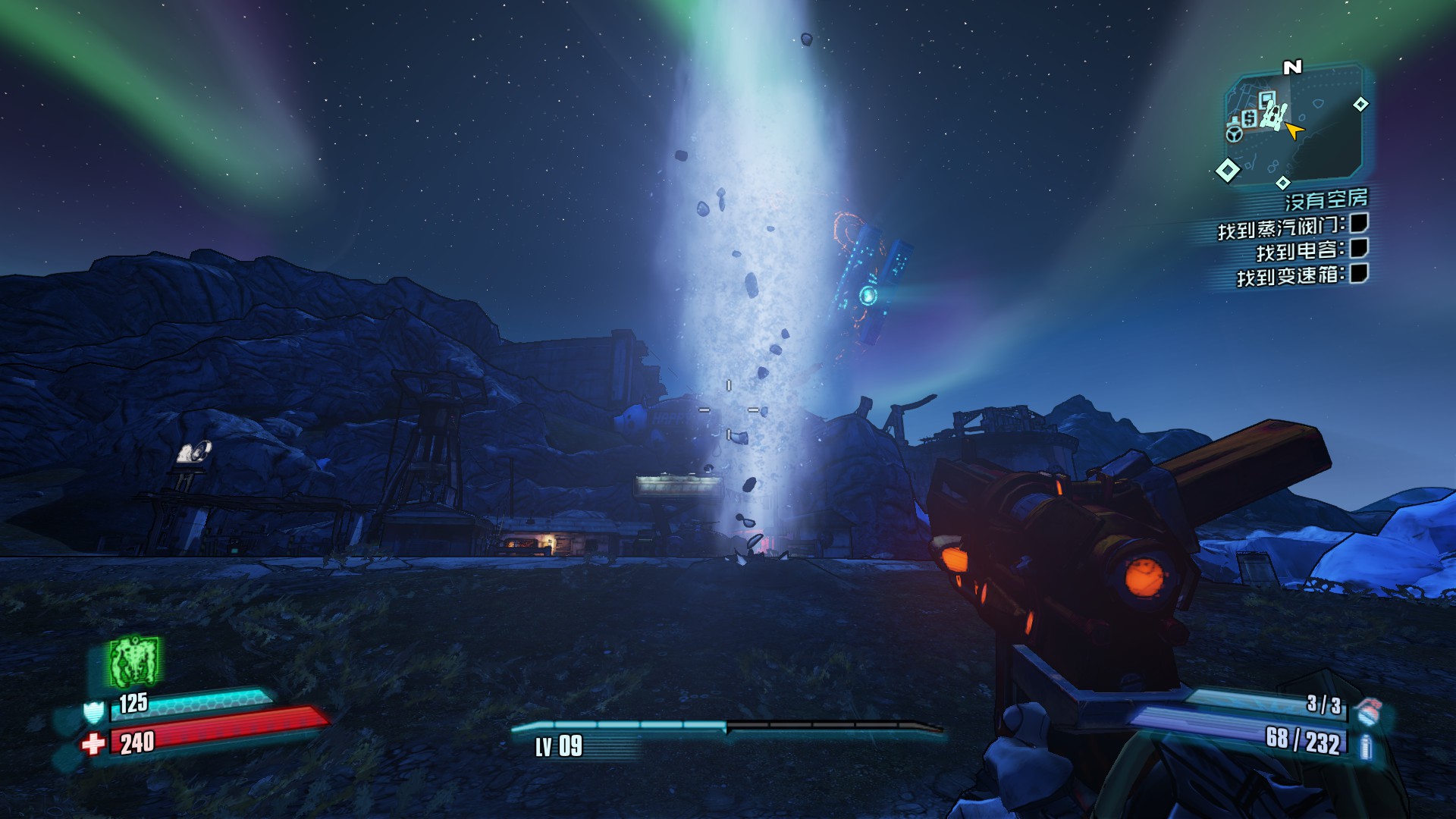Click the shield icon beside the shield bar
The image size is (1456, 819).
point(93,711)
